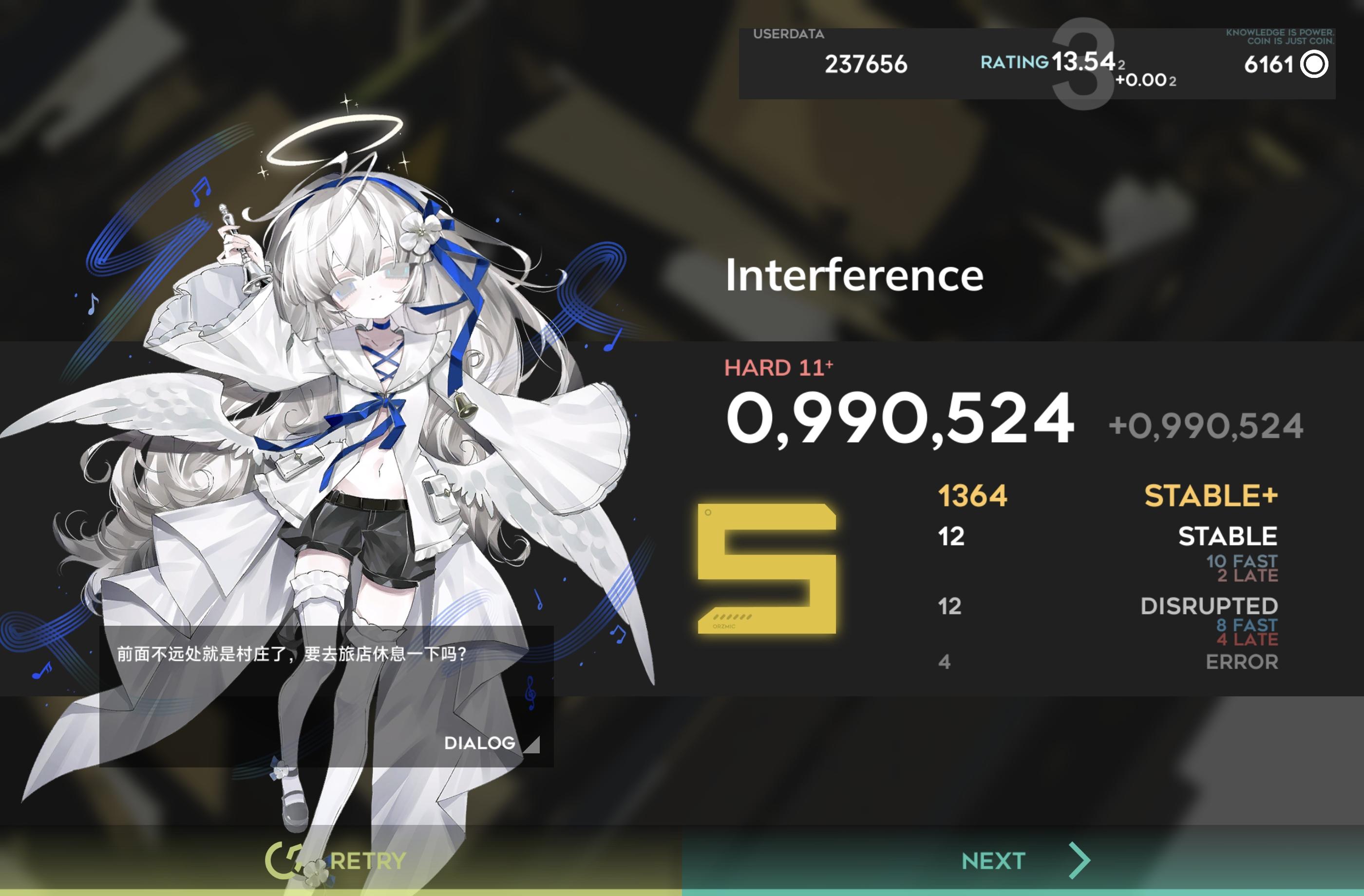Open the USERDATA panel header

point(789,35)
